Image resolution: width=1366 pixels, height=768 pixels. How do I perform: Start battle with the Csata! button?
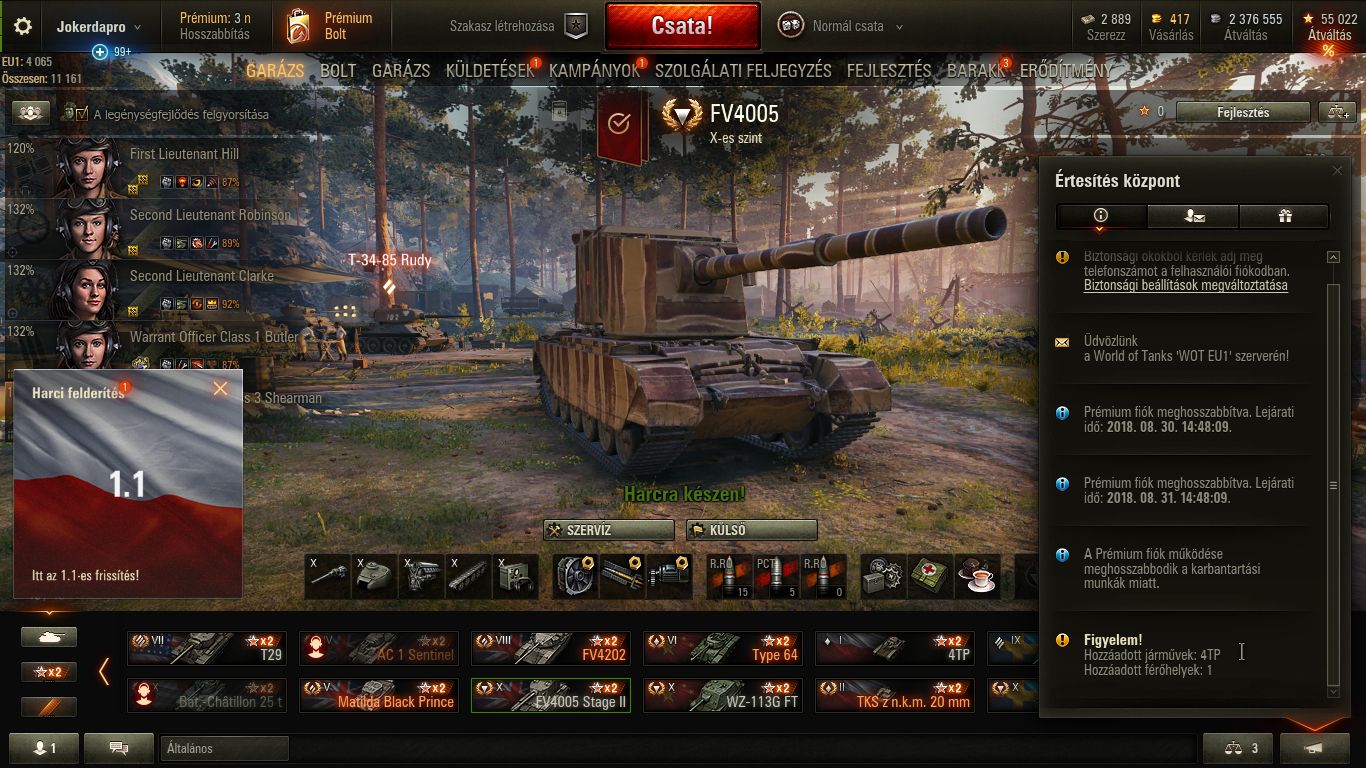point(682,26)
